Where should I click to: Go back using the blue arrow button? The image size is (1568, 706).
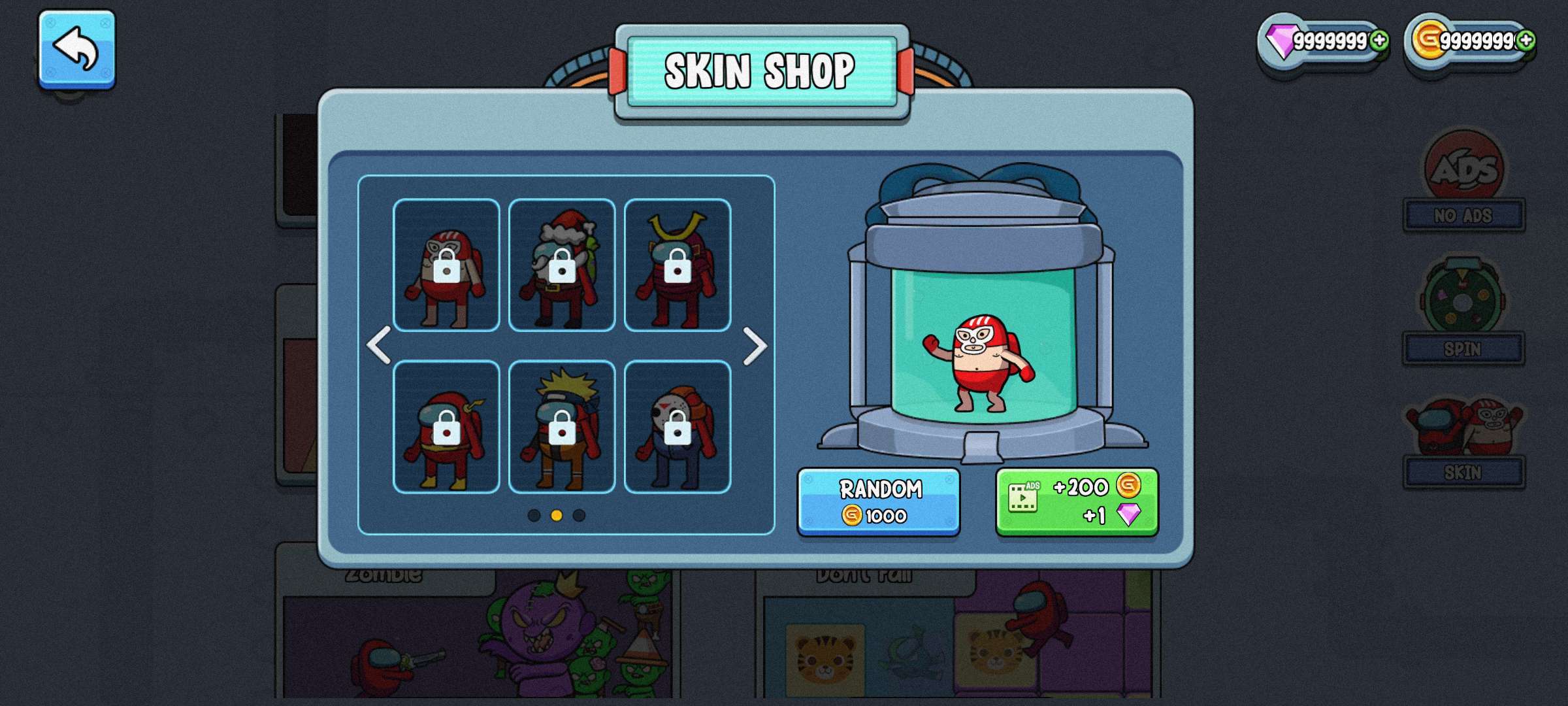tap(76, 49)
